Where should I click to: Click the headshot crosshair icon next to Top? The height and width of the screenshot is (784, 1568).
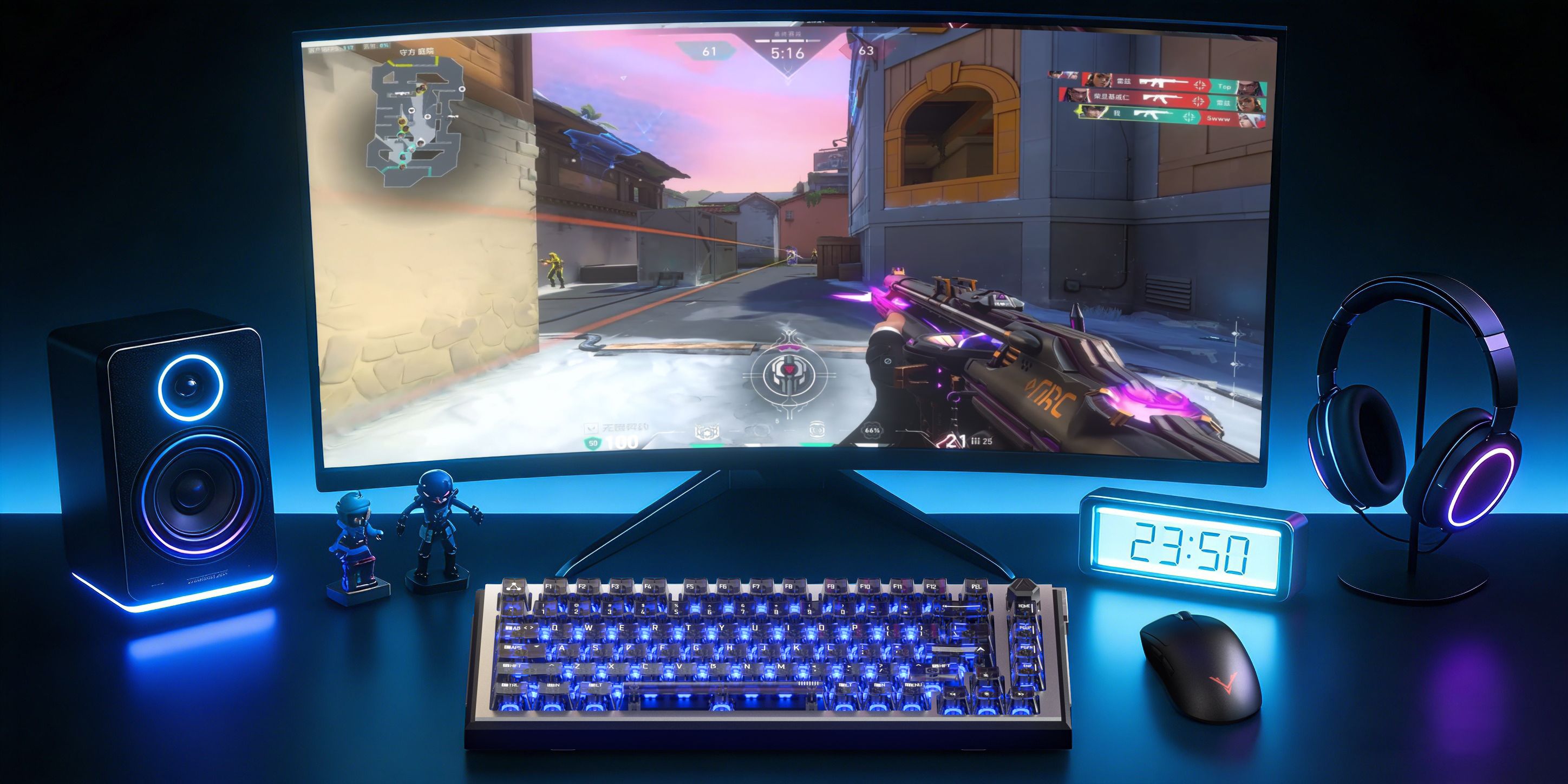(1199, 85)
